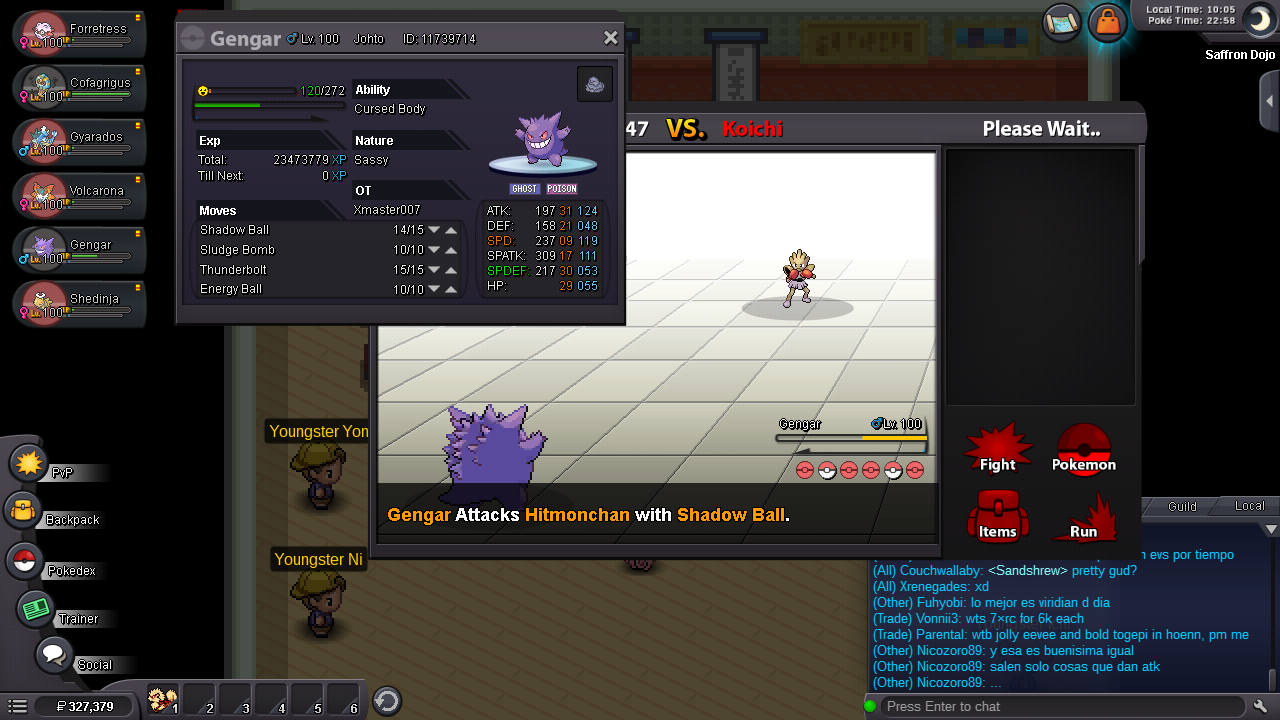This screenshot has height=720, width=1280.
Task: Select Forretress in the party list
Action: pyautogui.click(x=80, y=34)
